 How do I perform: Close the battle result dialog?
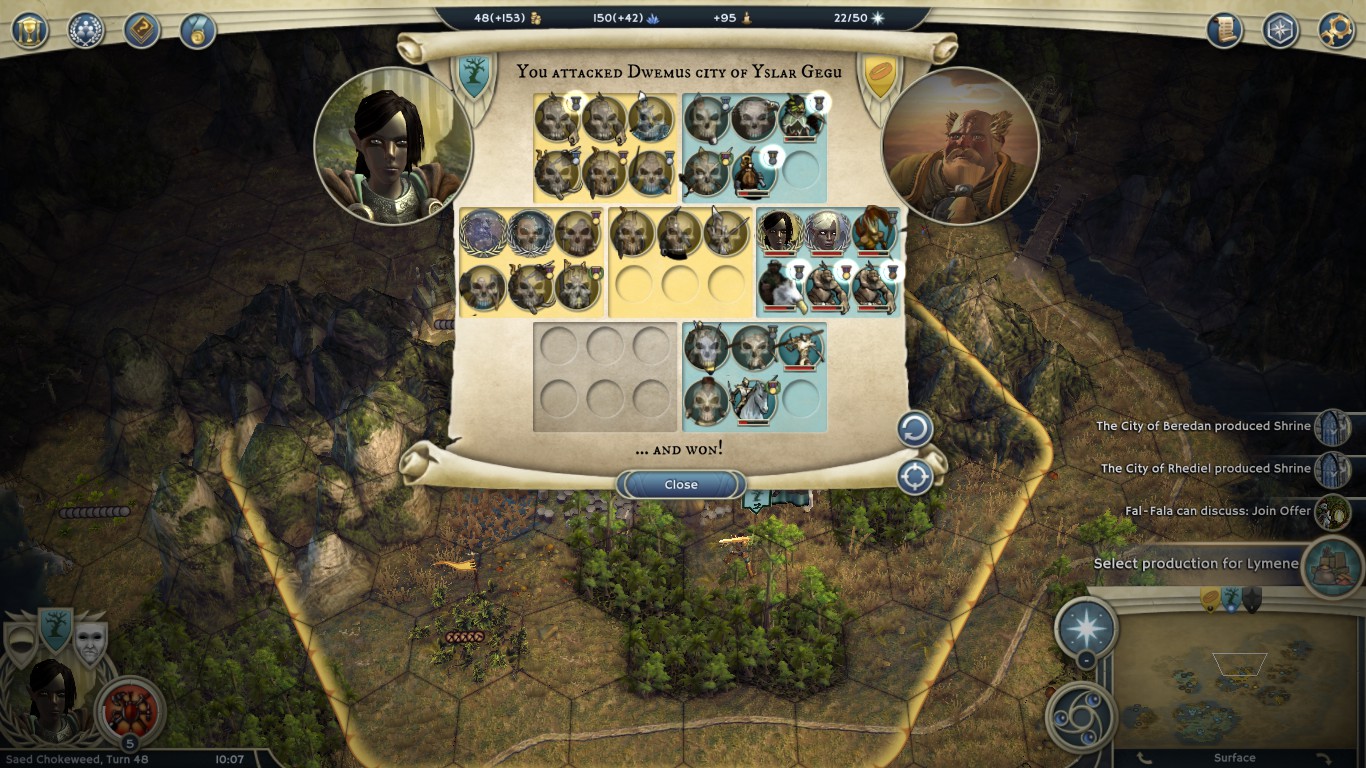pos(681,485)
